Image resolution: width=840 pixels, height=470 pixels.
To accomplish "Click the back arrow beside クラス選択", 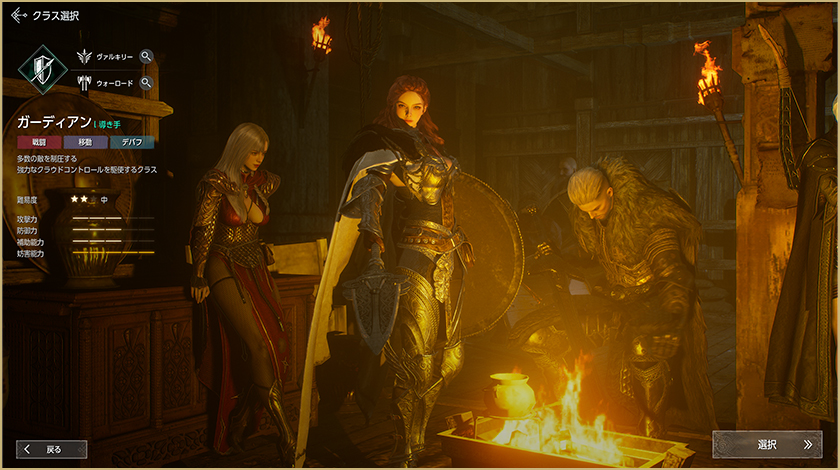I will [18, 16].
